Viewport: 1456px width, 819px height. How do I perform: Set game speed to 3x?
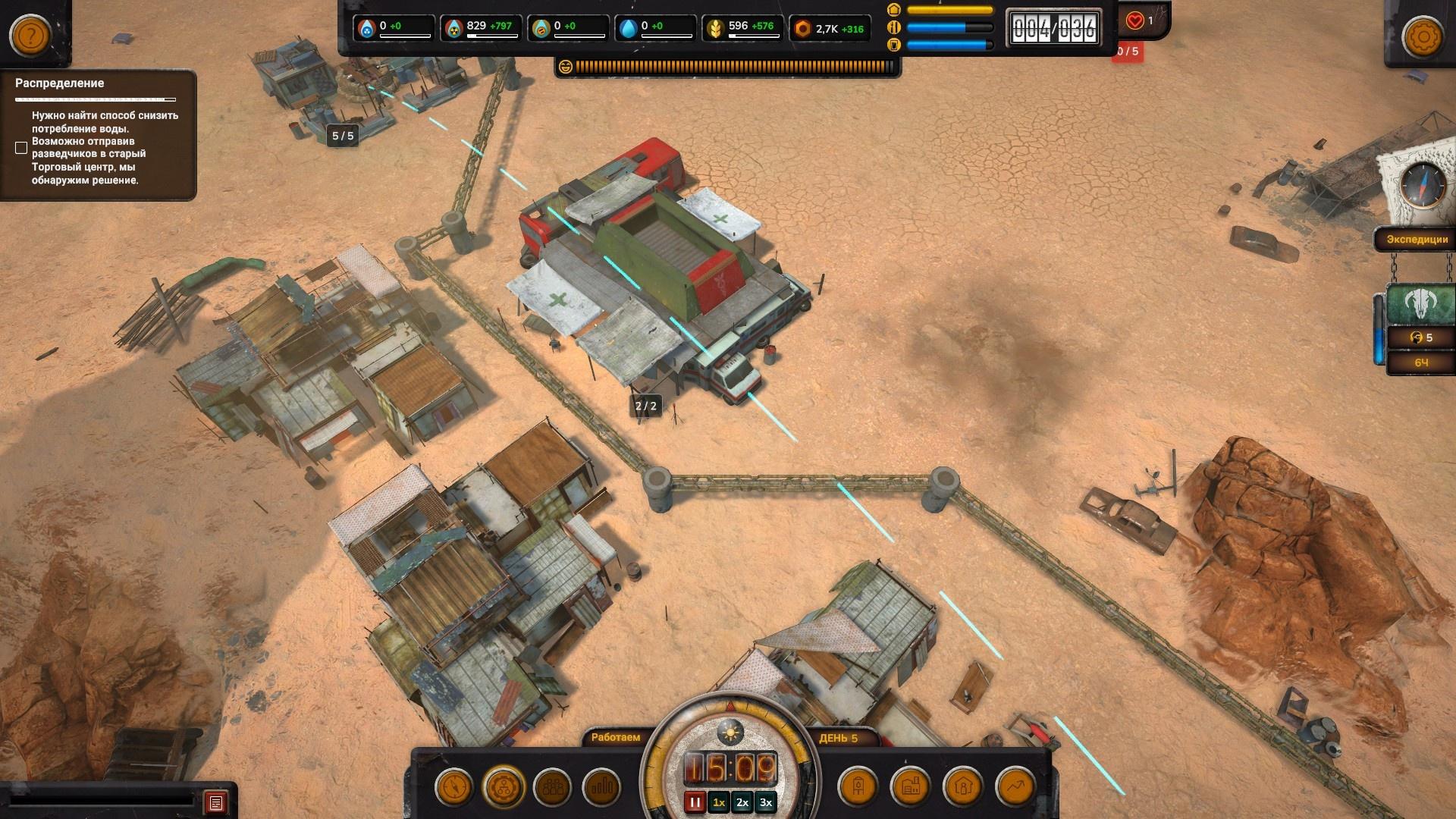(766, 802)
